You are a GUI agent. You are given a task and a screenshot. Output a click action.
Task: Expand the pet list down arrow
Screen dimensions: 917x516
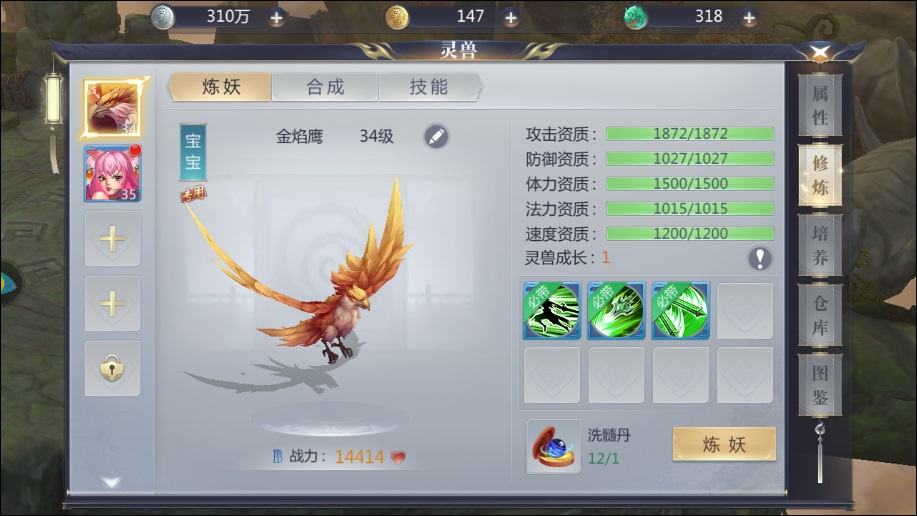point(112,482)
